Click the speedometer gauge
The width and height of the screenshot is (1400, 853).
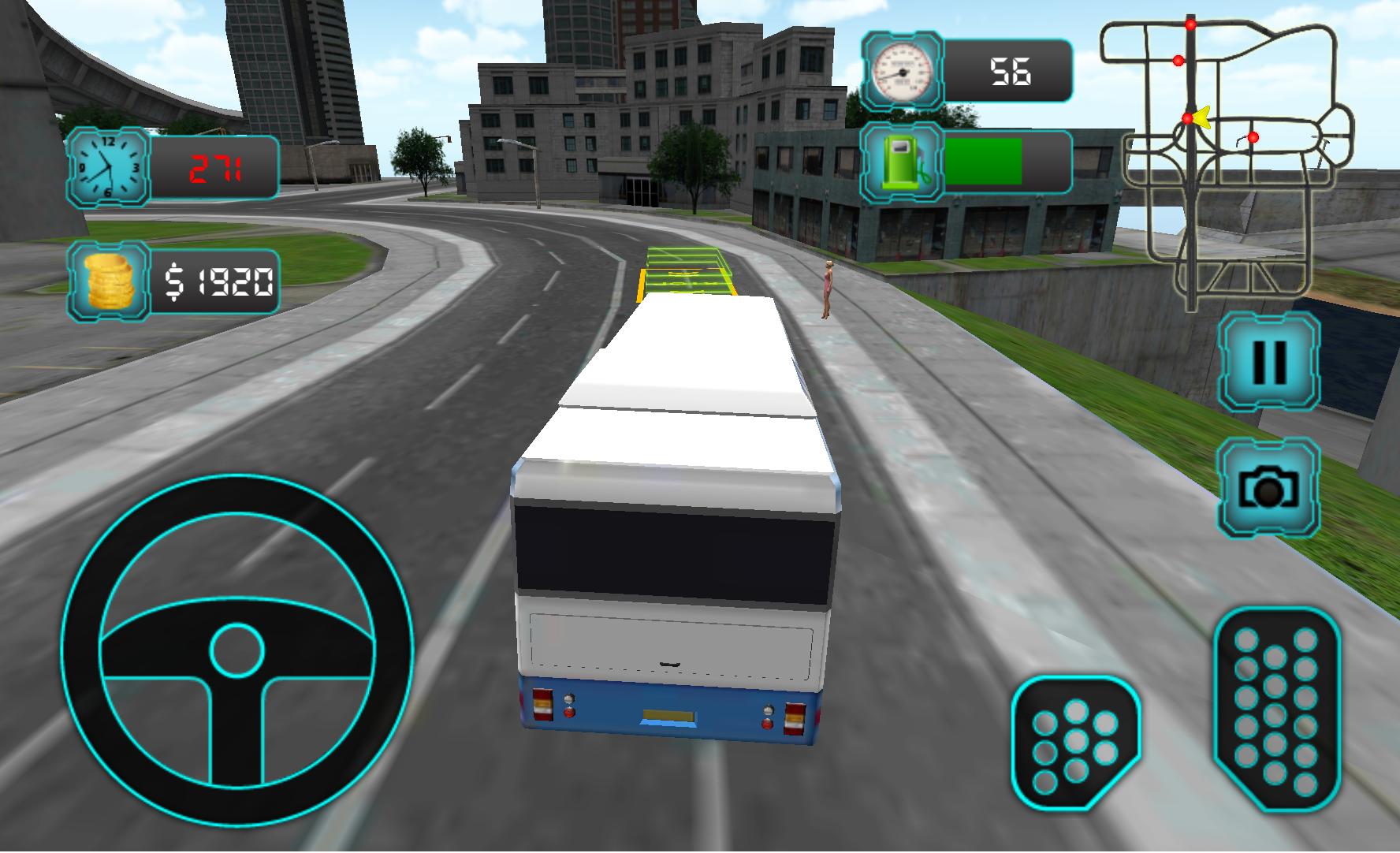901,69
